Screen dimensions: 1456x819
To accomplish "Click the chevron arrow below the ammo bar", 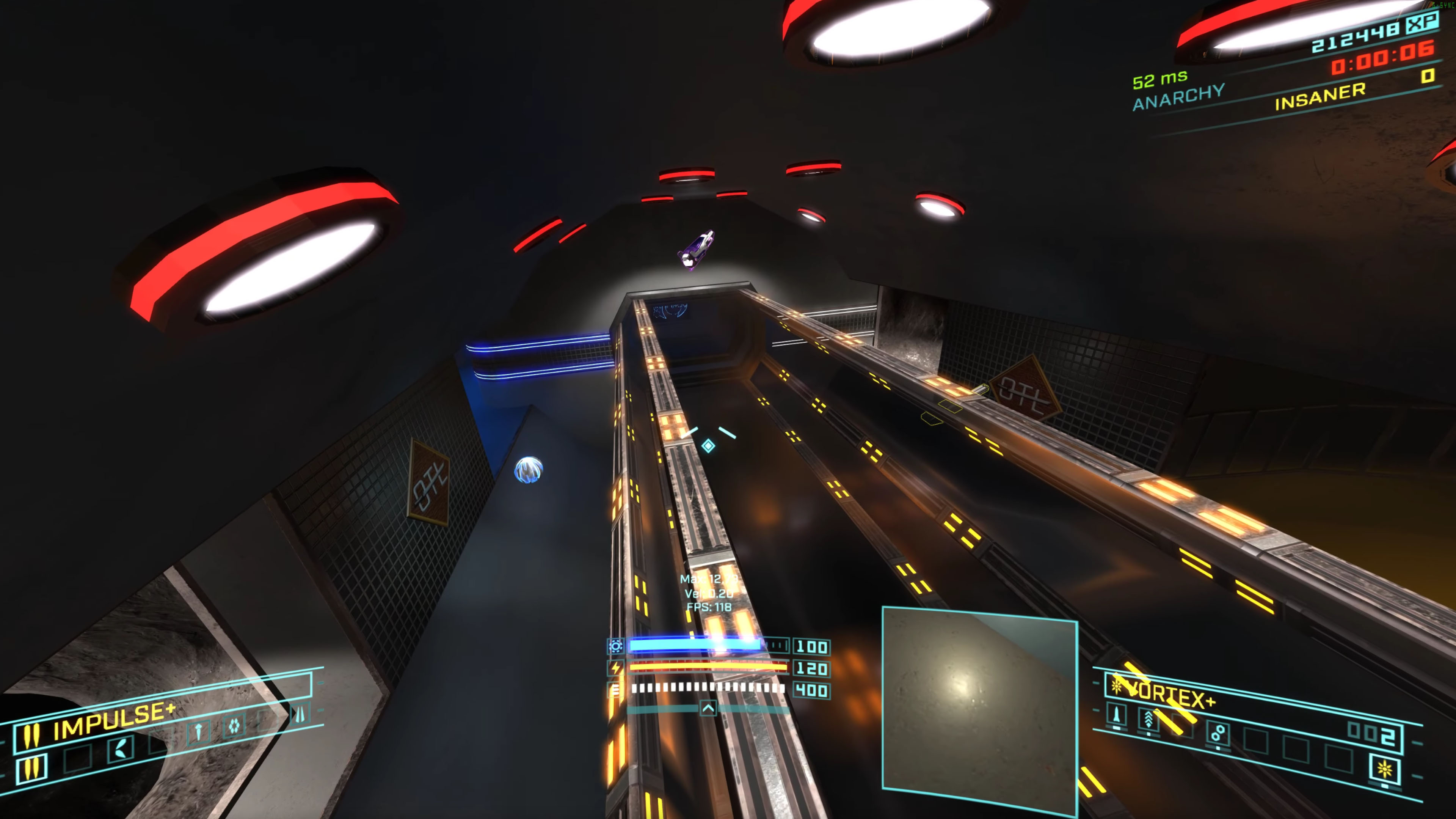I will [x=708, y=708].
